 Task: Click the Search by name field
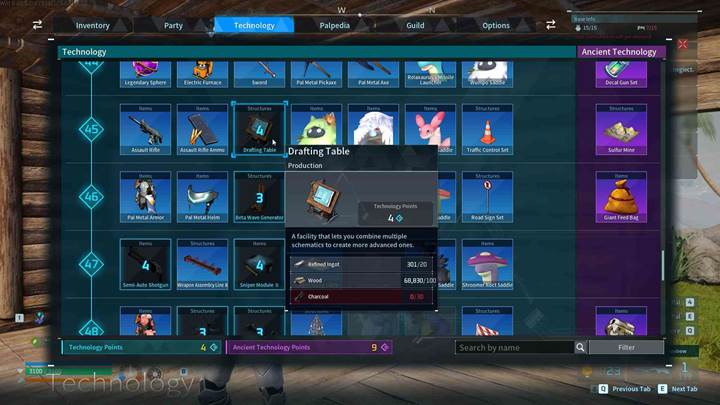[514, 348]
